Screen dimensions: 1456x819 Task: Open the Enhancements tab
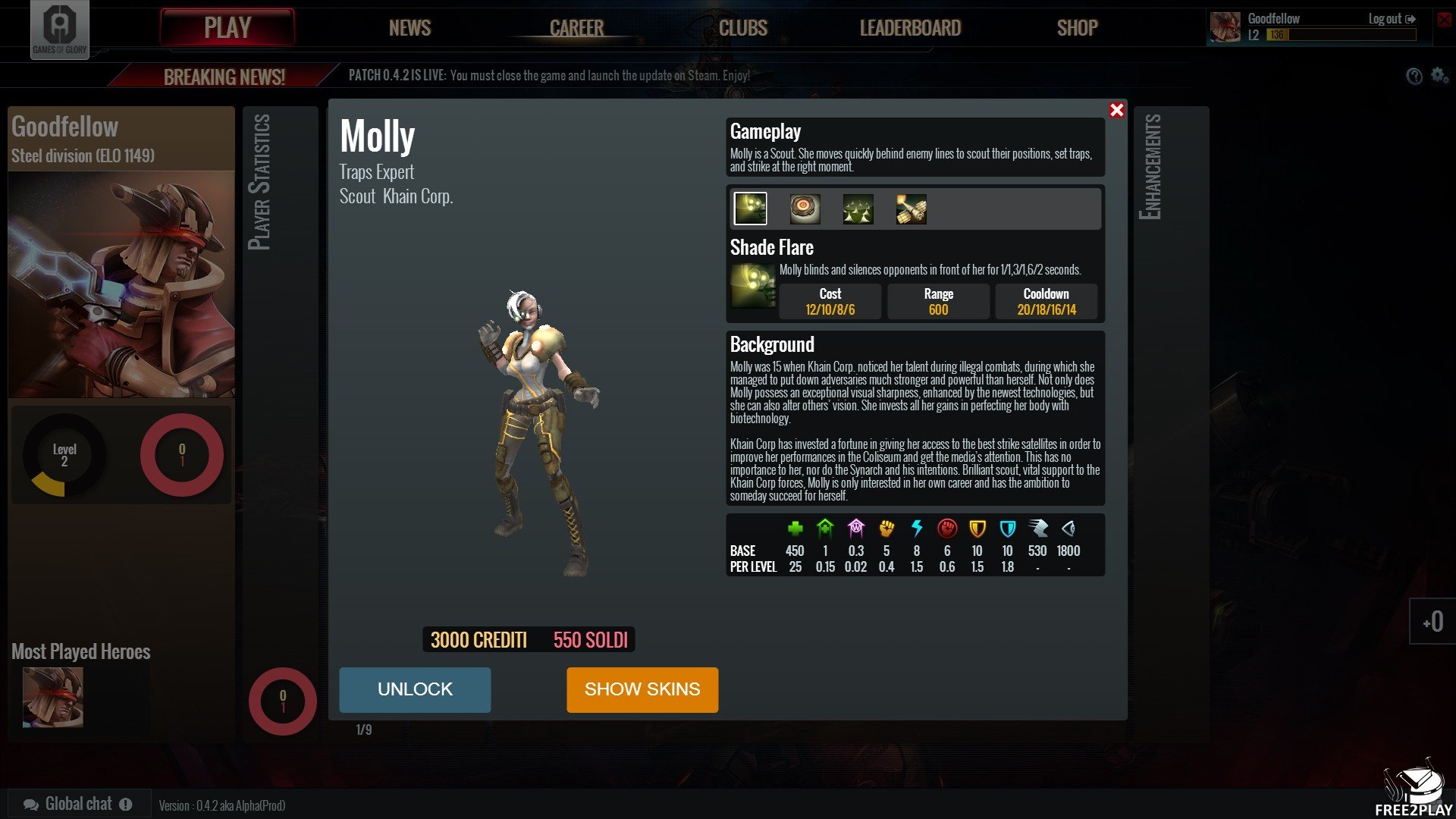pos(1150,167)
